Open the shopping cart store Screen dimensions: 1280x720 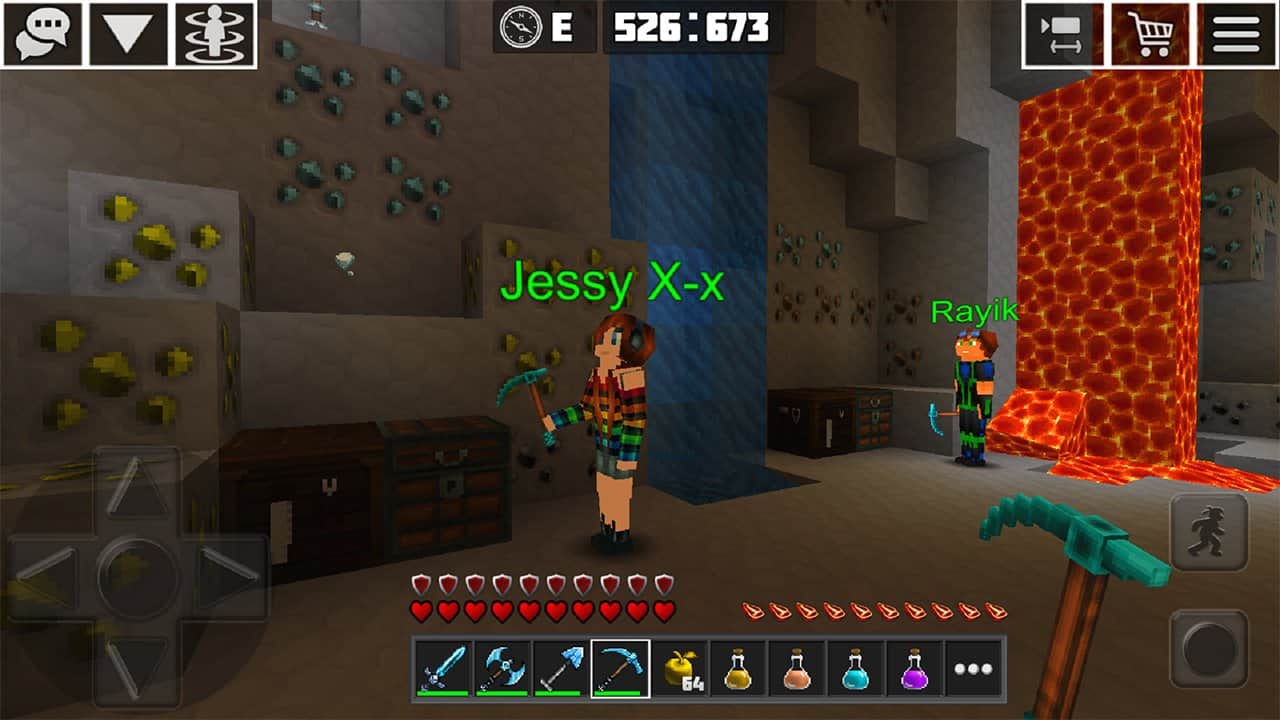[1148, 34]
